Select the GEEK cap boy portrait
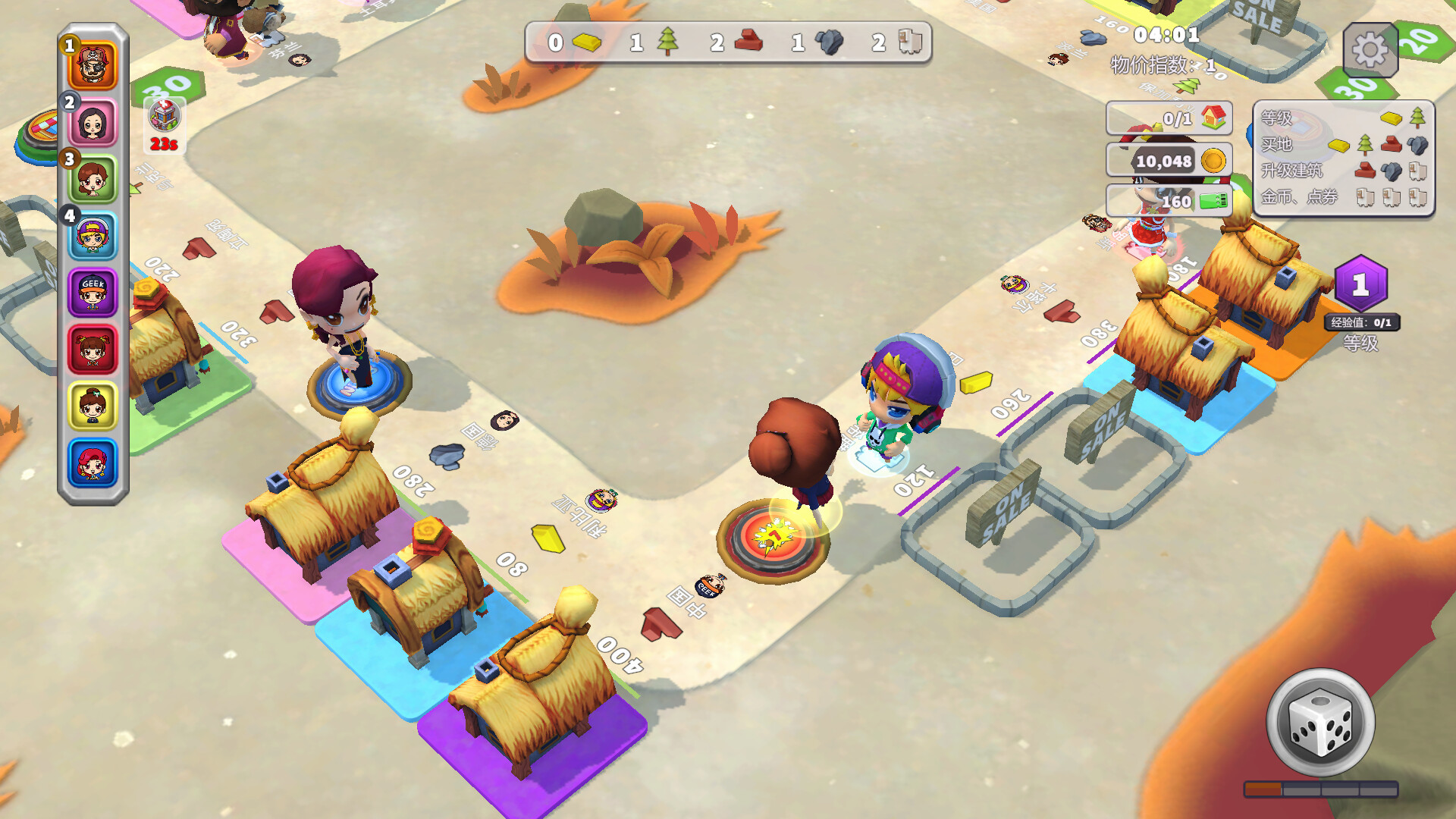1456x819 pixels. tap(93, 293)
